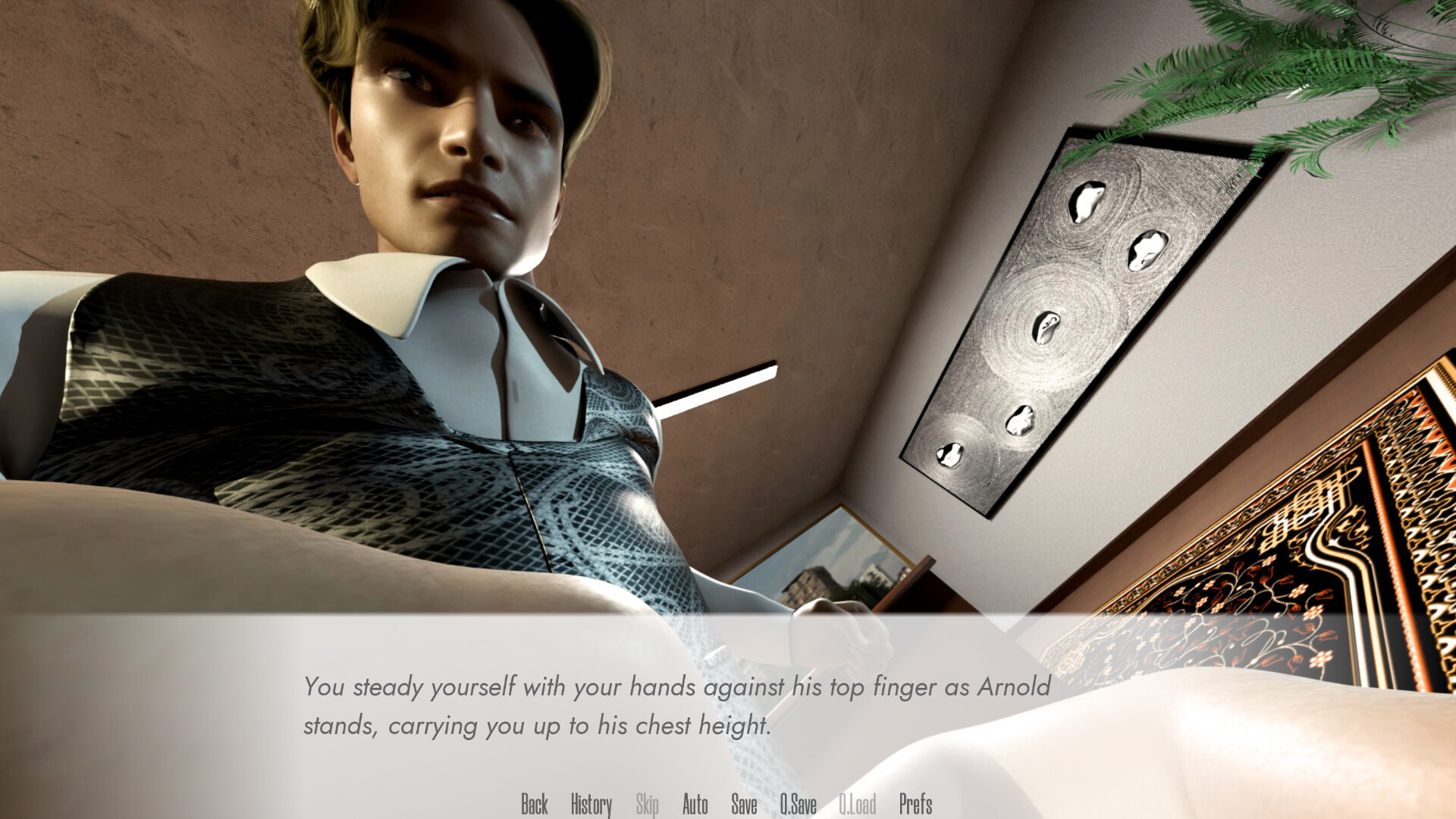
Task: Perform a Quick Save
Action: point(799,805)
